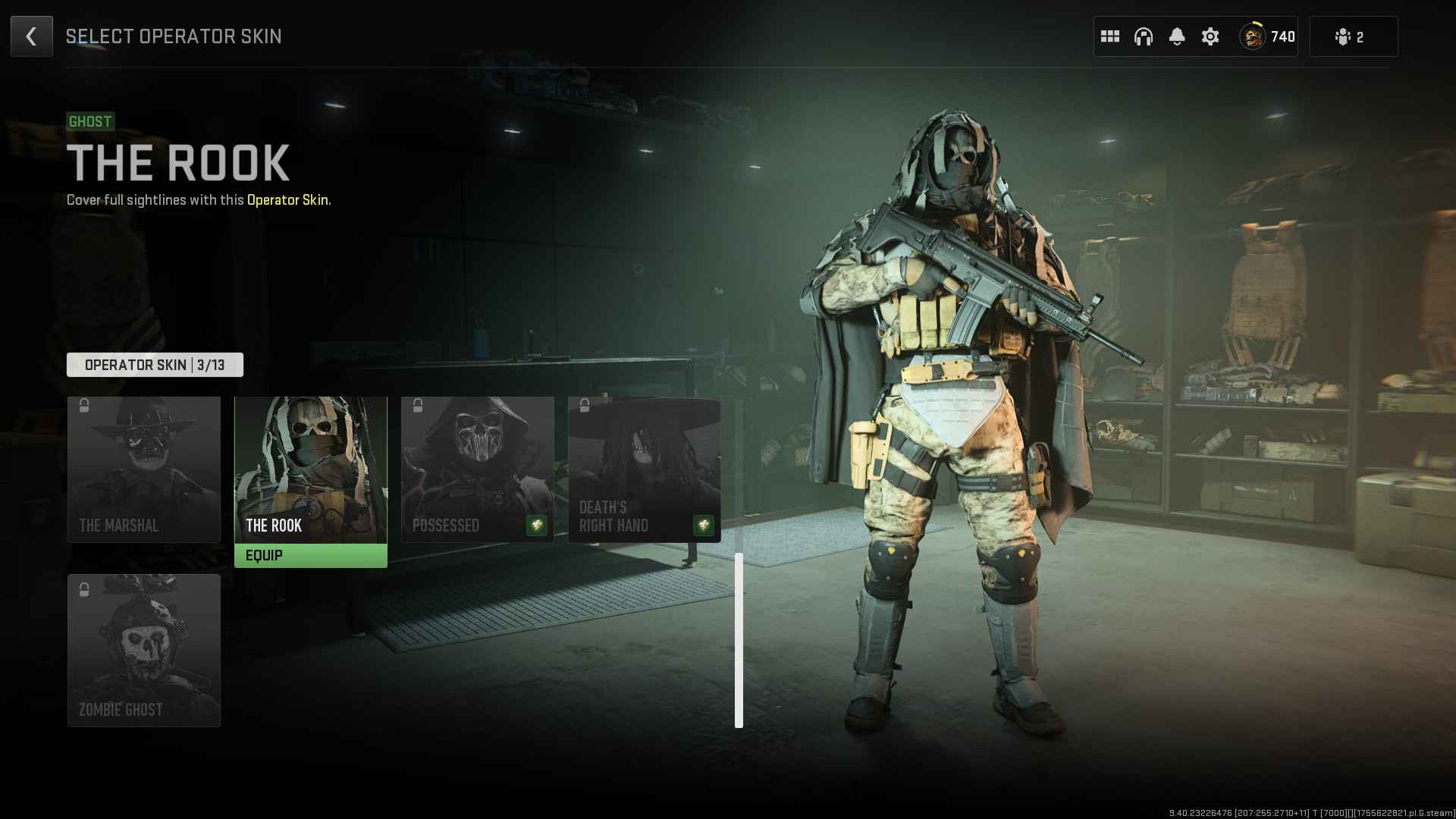
Task: Click the Operator Skin 3/13 label
Action: click(155, 364)
